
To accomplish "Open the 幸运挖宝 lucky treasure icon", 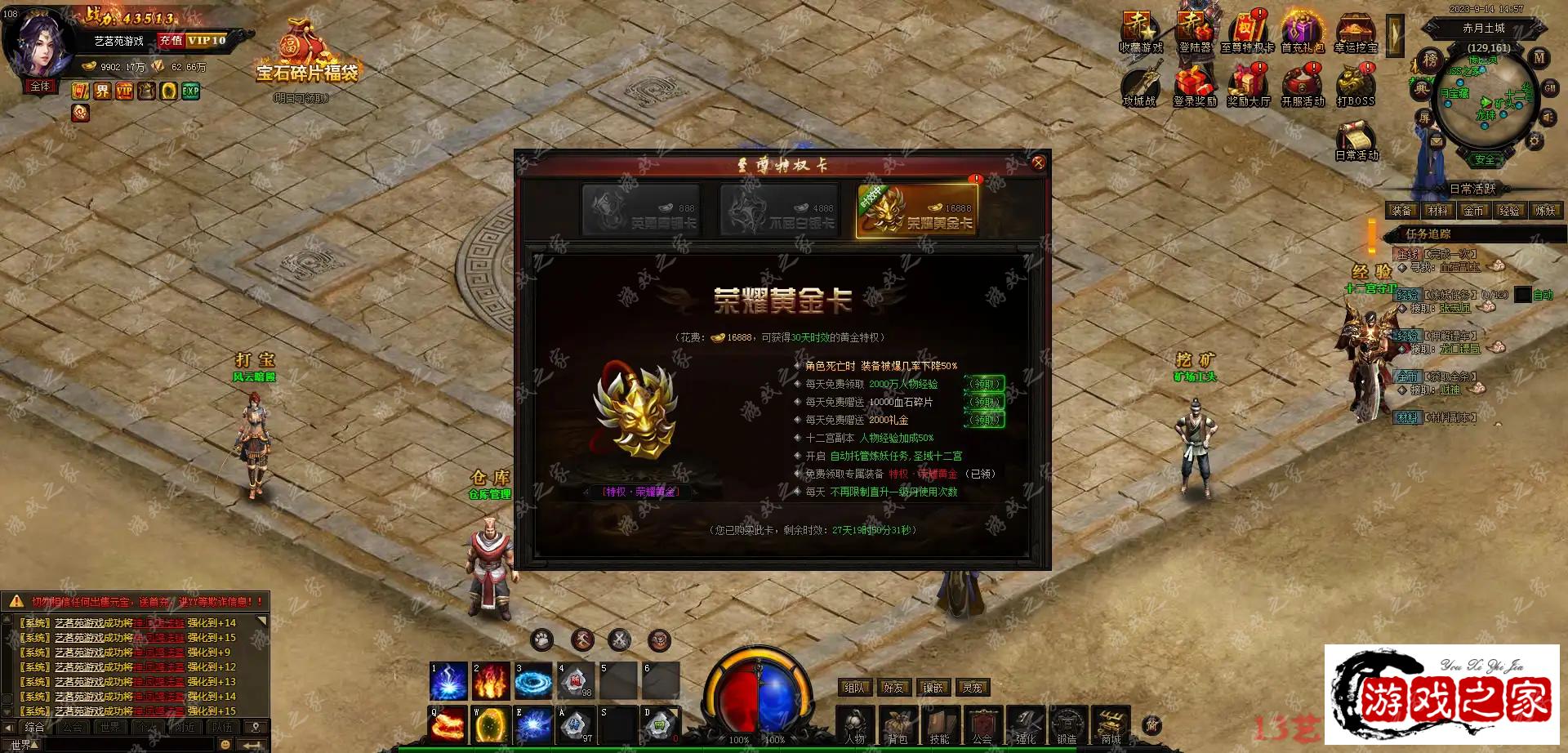I will coord(1356,31).
